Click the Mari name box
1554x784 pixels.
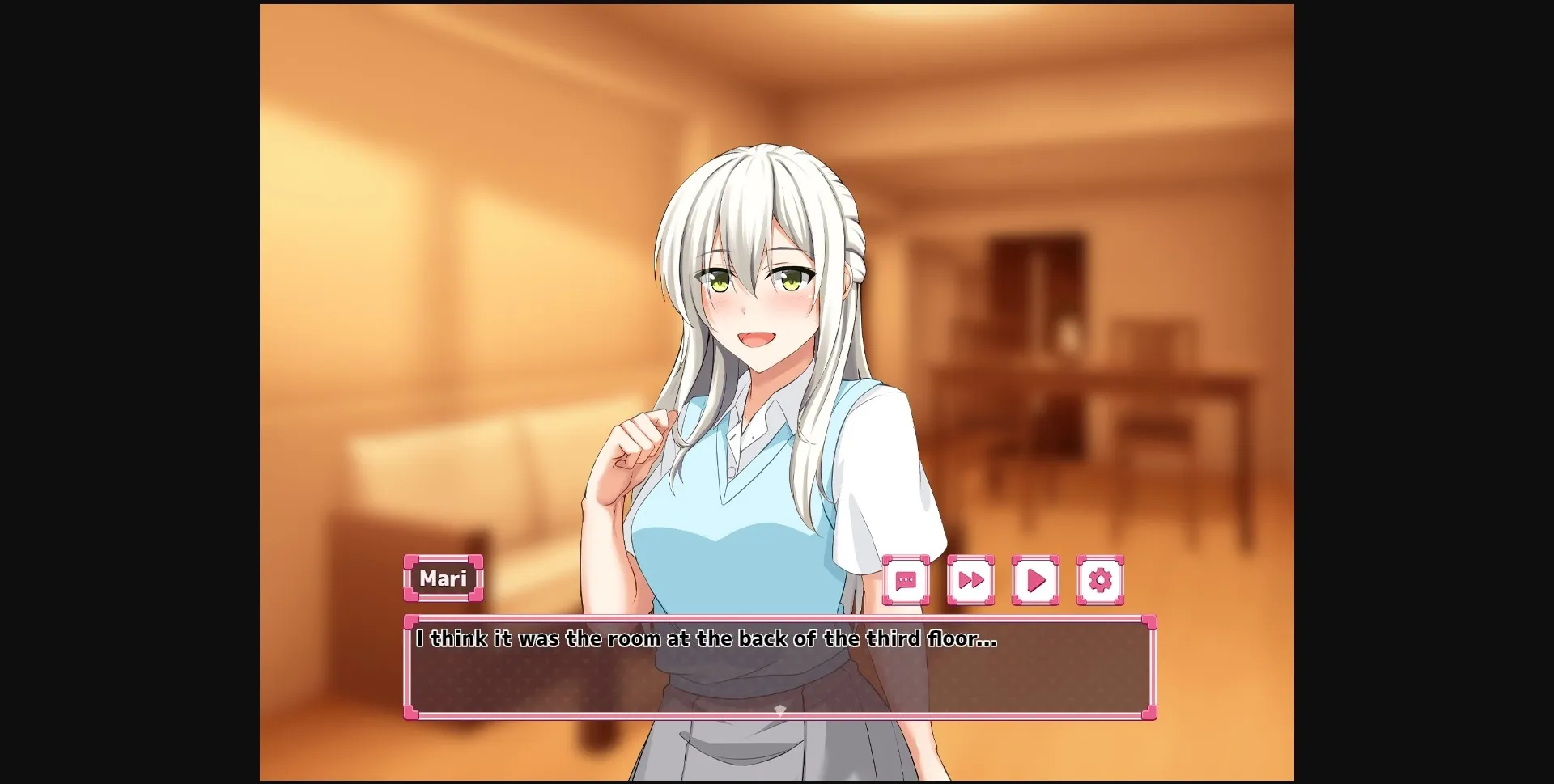pyautogui.click(x=444, y=579)
